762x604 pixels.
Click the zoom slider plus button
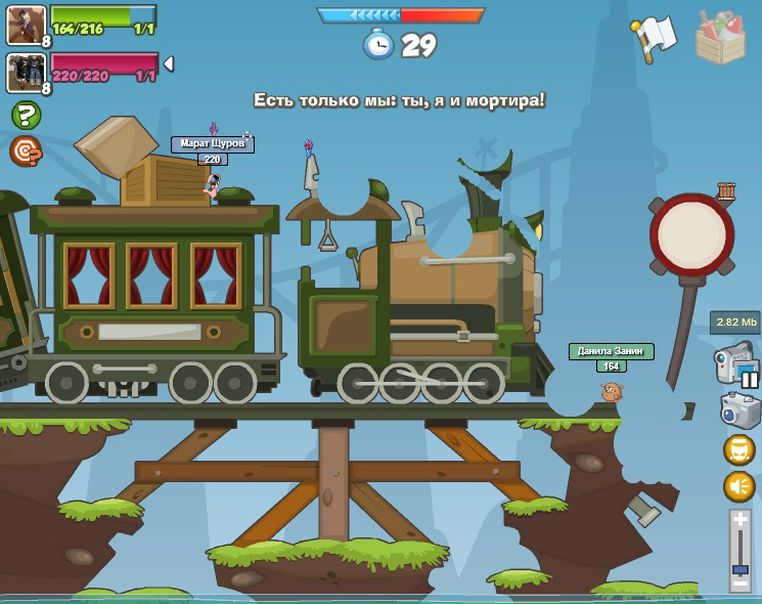(739, 519)
